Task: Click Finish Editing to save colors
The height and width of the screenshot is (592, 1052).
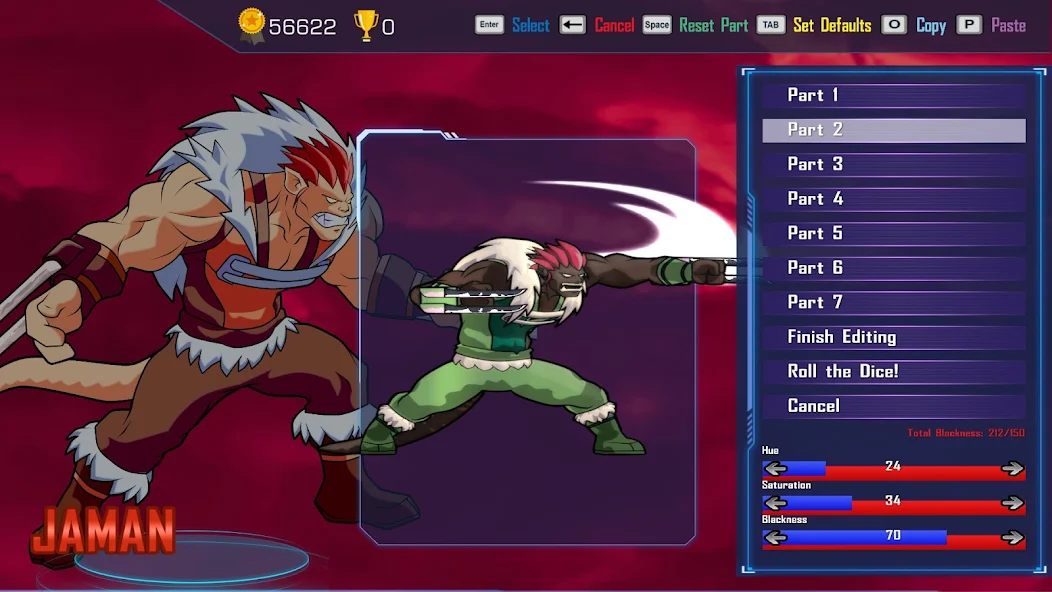Action: point(893,337)
